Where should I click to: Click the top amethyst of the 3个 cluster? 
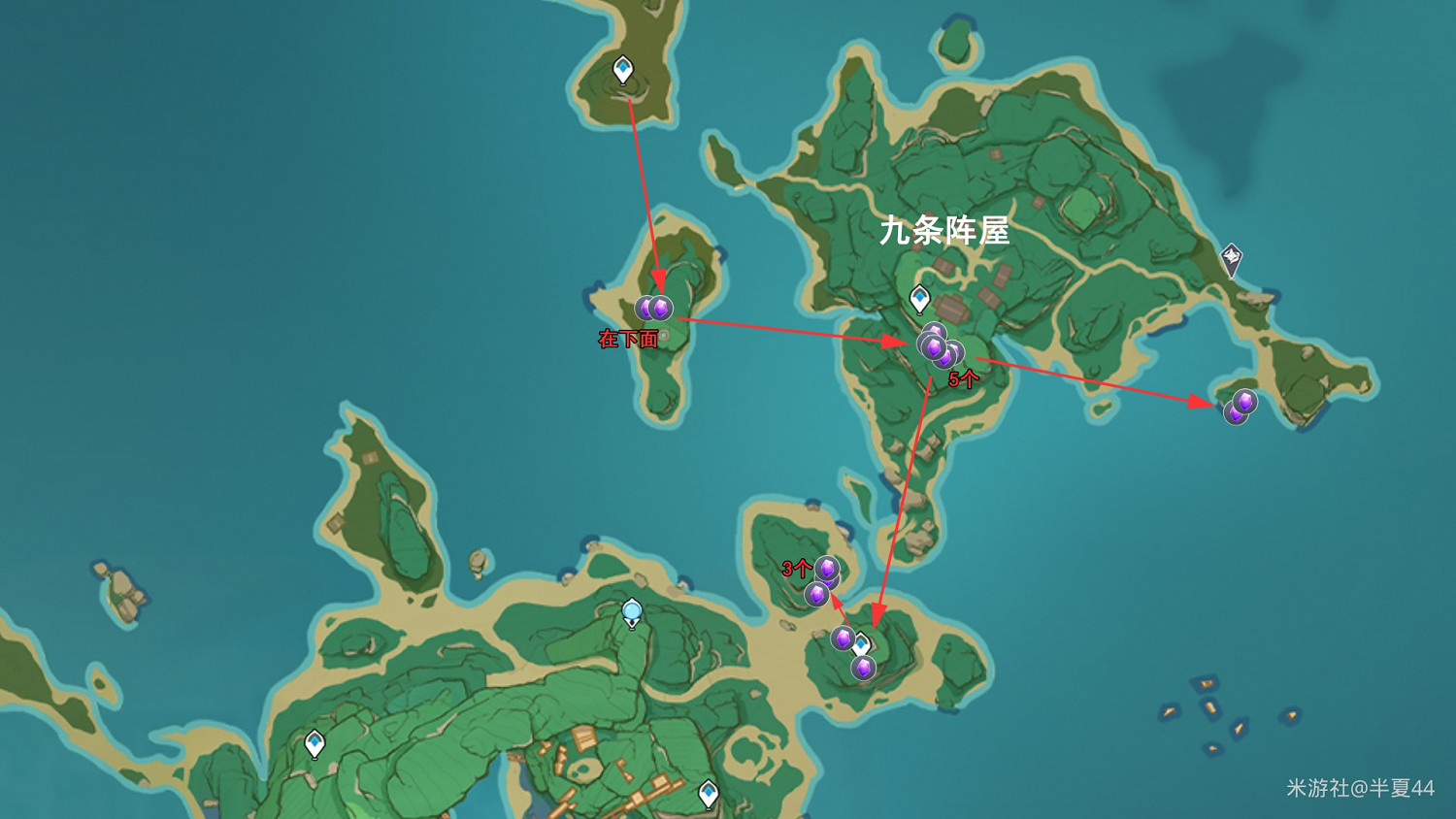[826, 568]
